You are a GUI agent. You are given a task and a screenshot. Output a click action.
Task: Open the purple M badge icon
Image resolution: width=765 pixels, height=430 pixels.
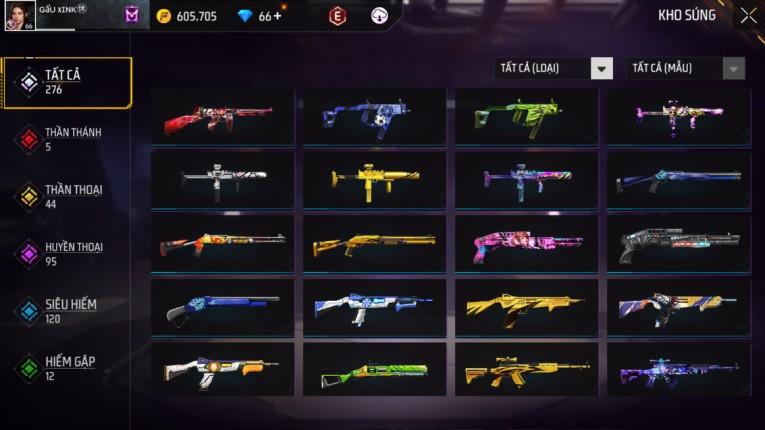click(132, 16)
